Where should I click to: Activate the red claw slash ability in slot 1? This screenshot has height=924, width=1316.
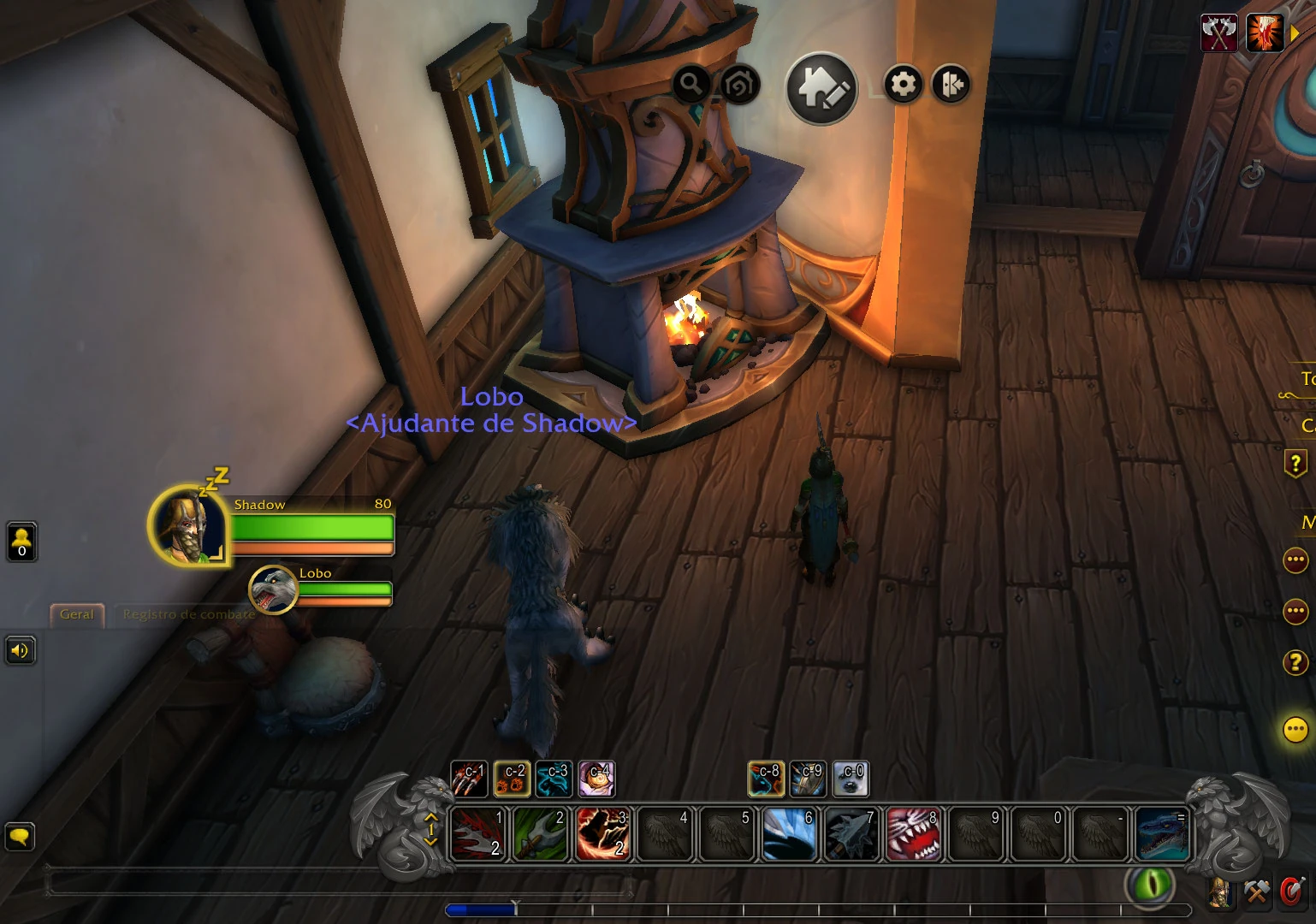point(478,833)
